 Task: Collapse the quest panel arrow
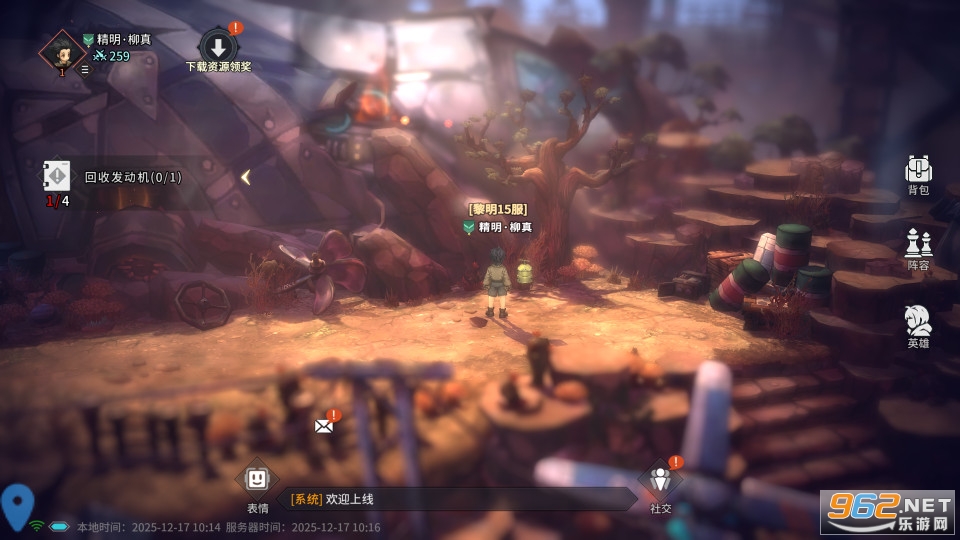(245, 177)
